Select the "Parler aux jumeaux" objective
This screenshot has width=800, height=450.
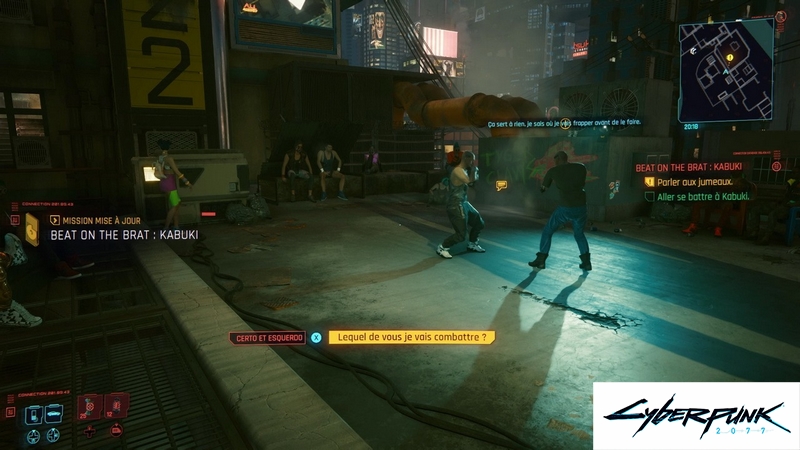694,182
